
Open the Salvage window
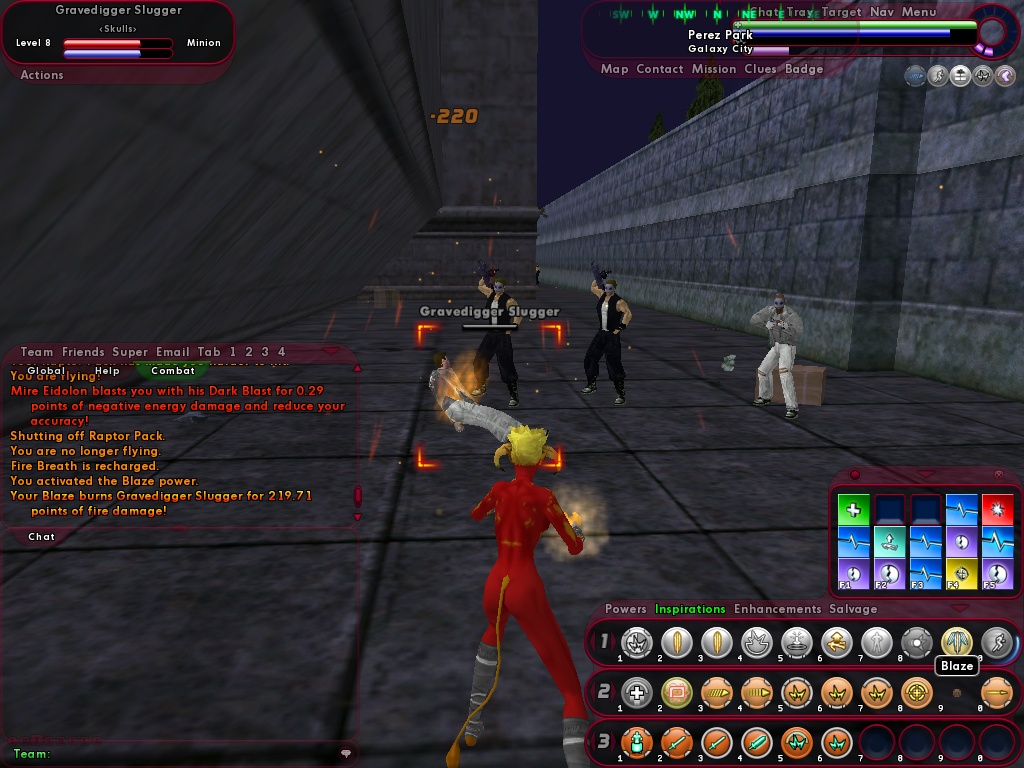pos(853,609)
